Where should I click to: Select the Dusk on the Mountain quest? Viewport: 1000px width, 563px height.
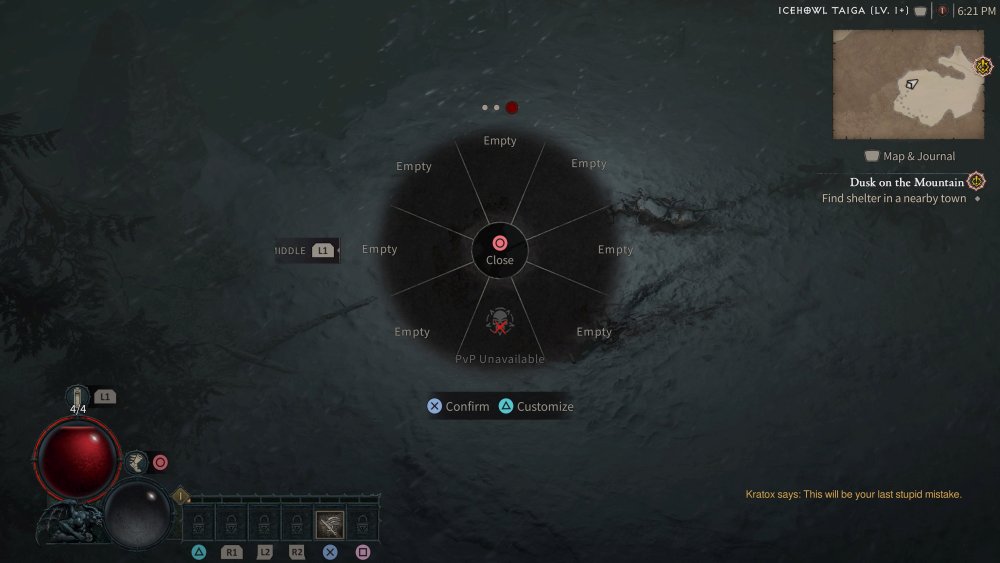[x=907, y=182]
